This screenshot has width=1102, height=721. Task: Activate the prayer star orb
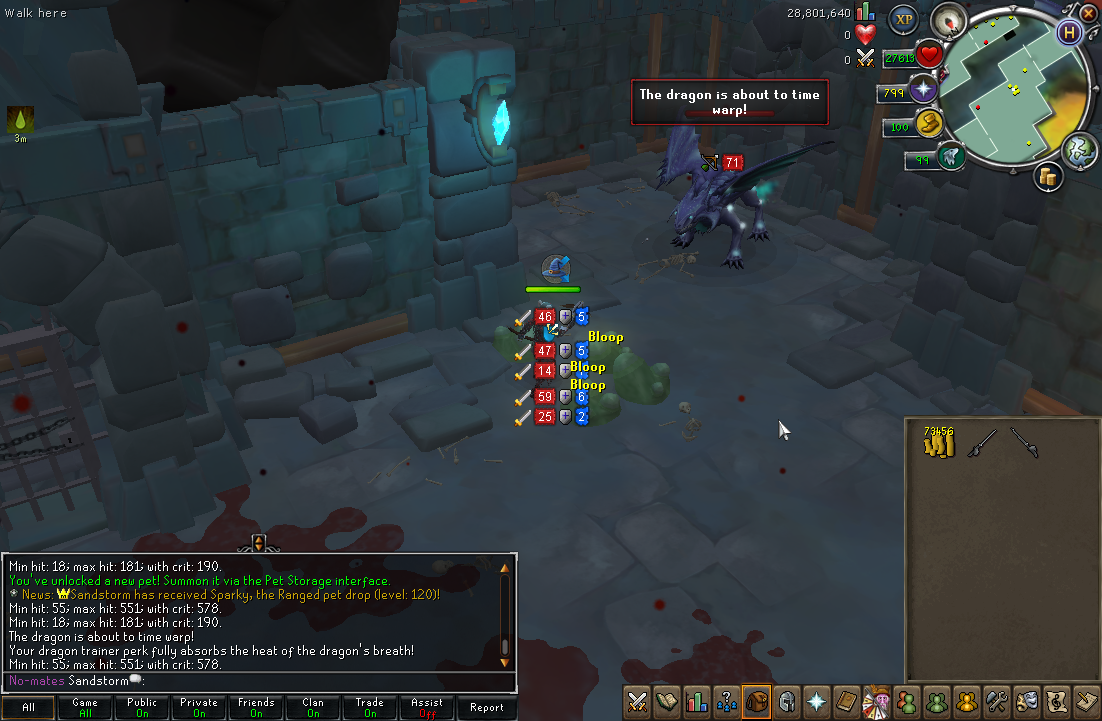[921, 90]
